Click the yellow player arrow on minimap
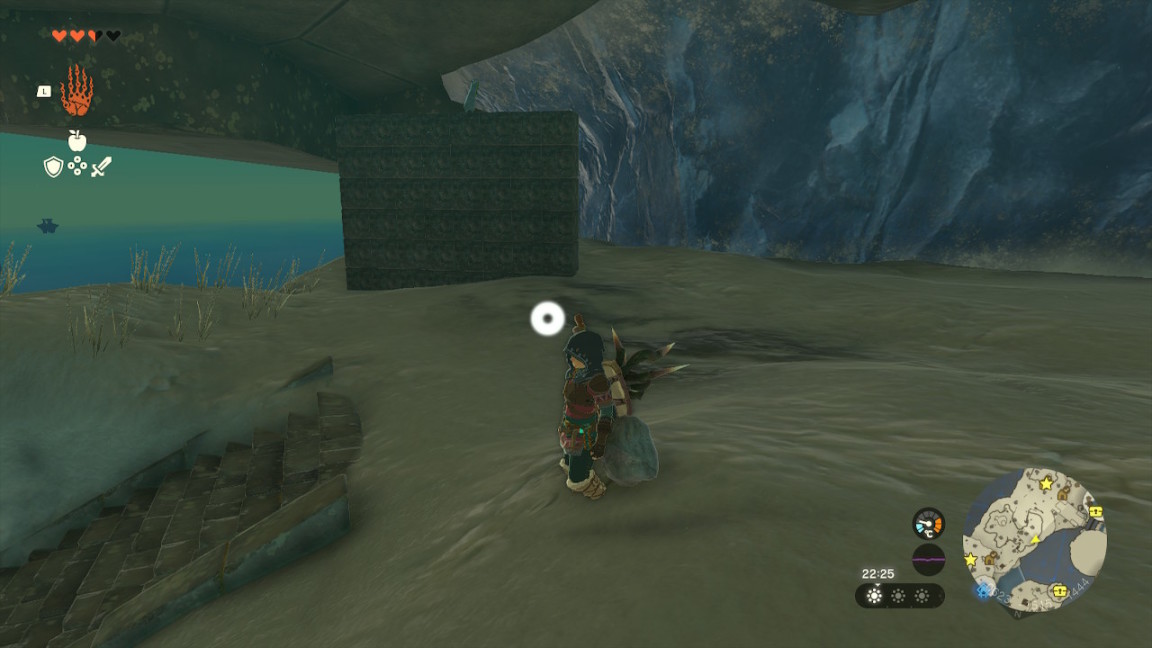 pyautogui.click(x=1035, y=540)
